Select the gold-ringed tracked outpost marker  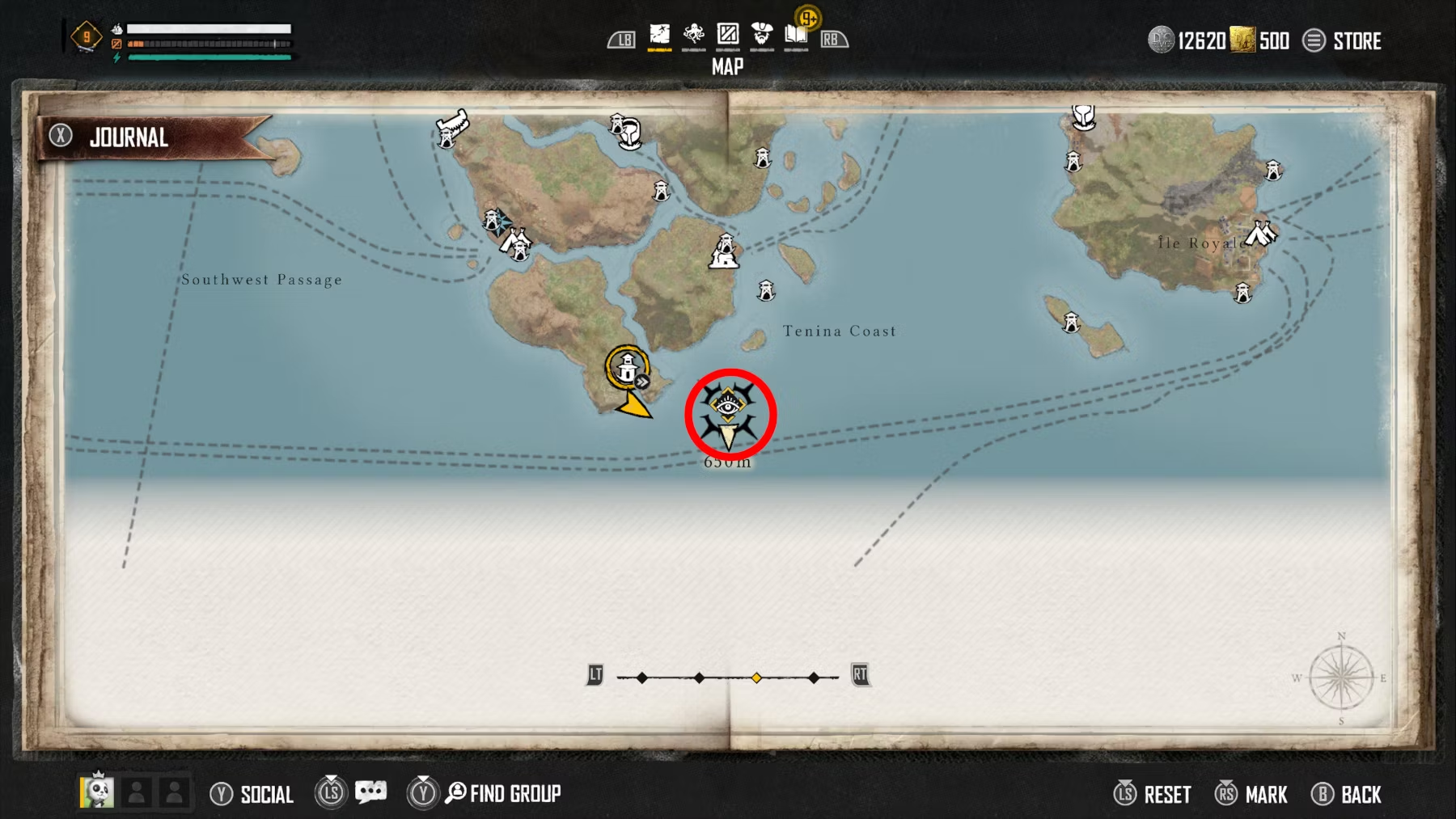click(x=627, y=369)
